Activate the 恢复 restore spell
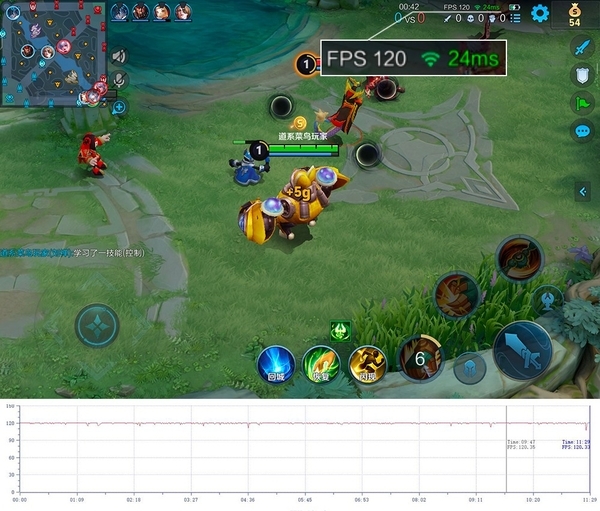 tap(321, 364)
